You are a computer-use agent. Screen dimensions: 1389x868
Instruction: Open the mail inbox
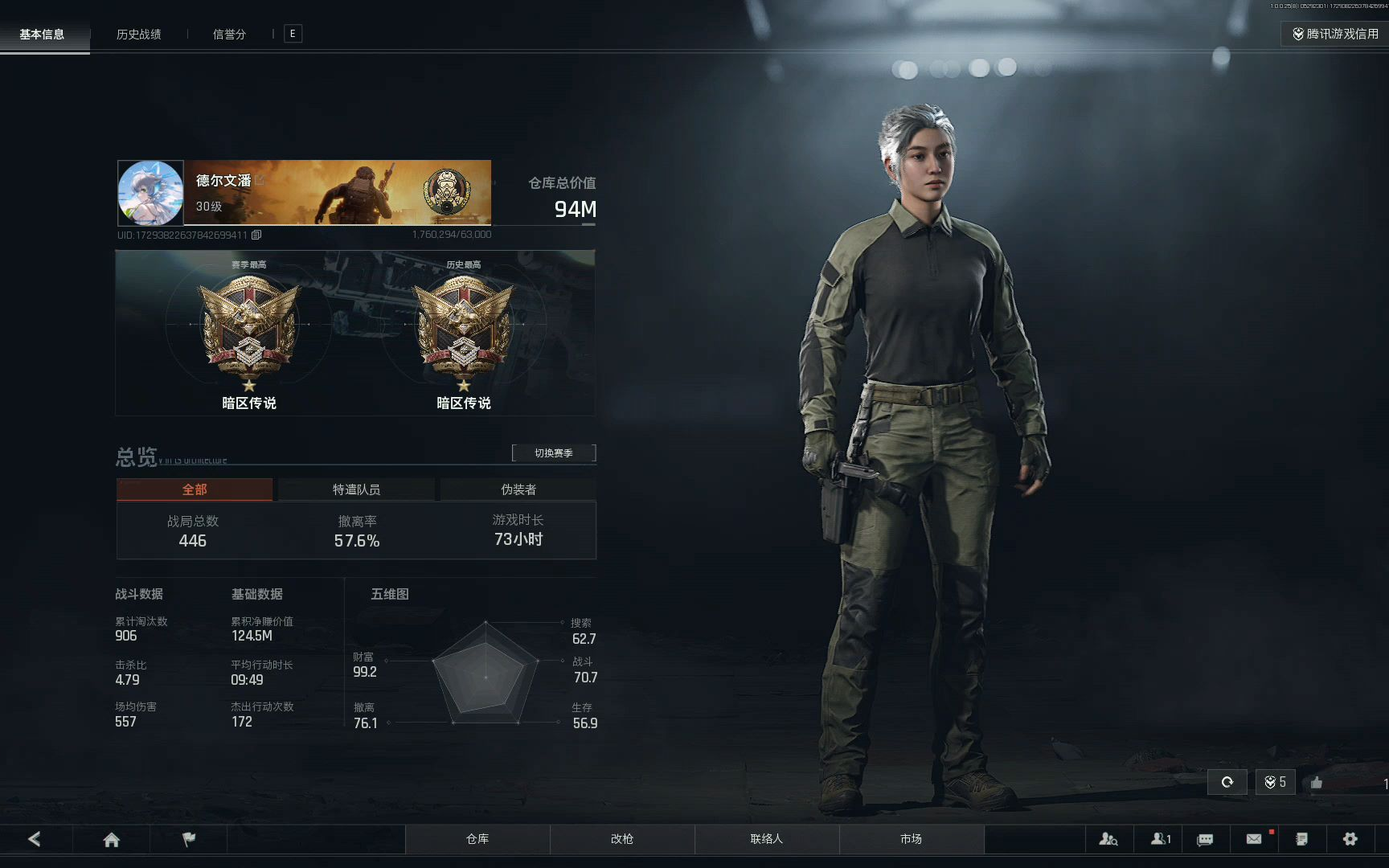click(x=1254, y=839)
